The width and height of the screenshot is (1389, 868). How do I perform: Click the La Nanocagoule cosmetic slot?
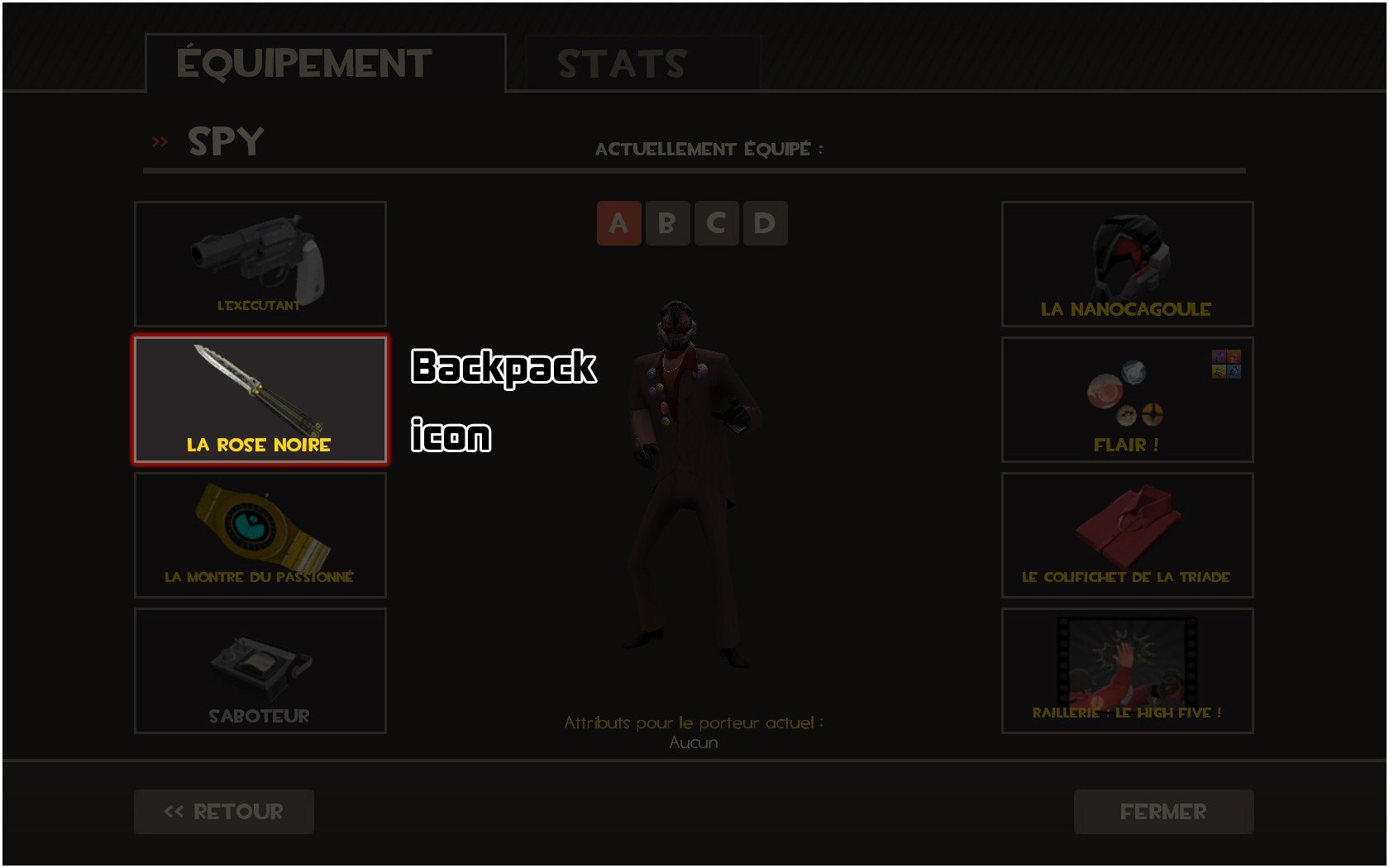(x=1127, y=264)
